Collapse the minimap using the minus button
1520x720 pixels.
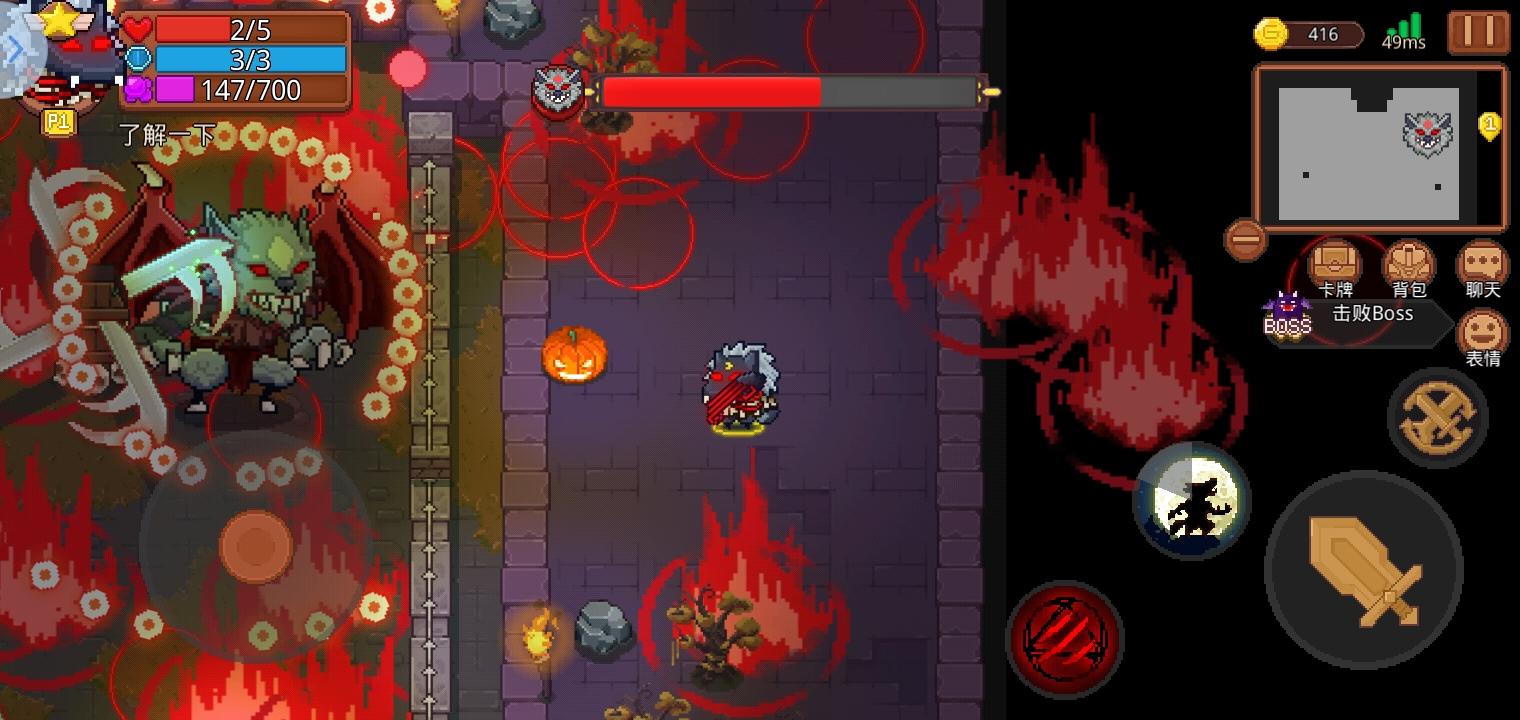point(1243,240)
